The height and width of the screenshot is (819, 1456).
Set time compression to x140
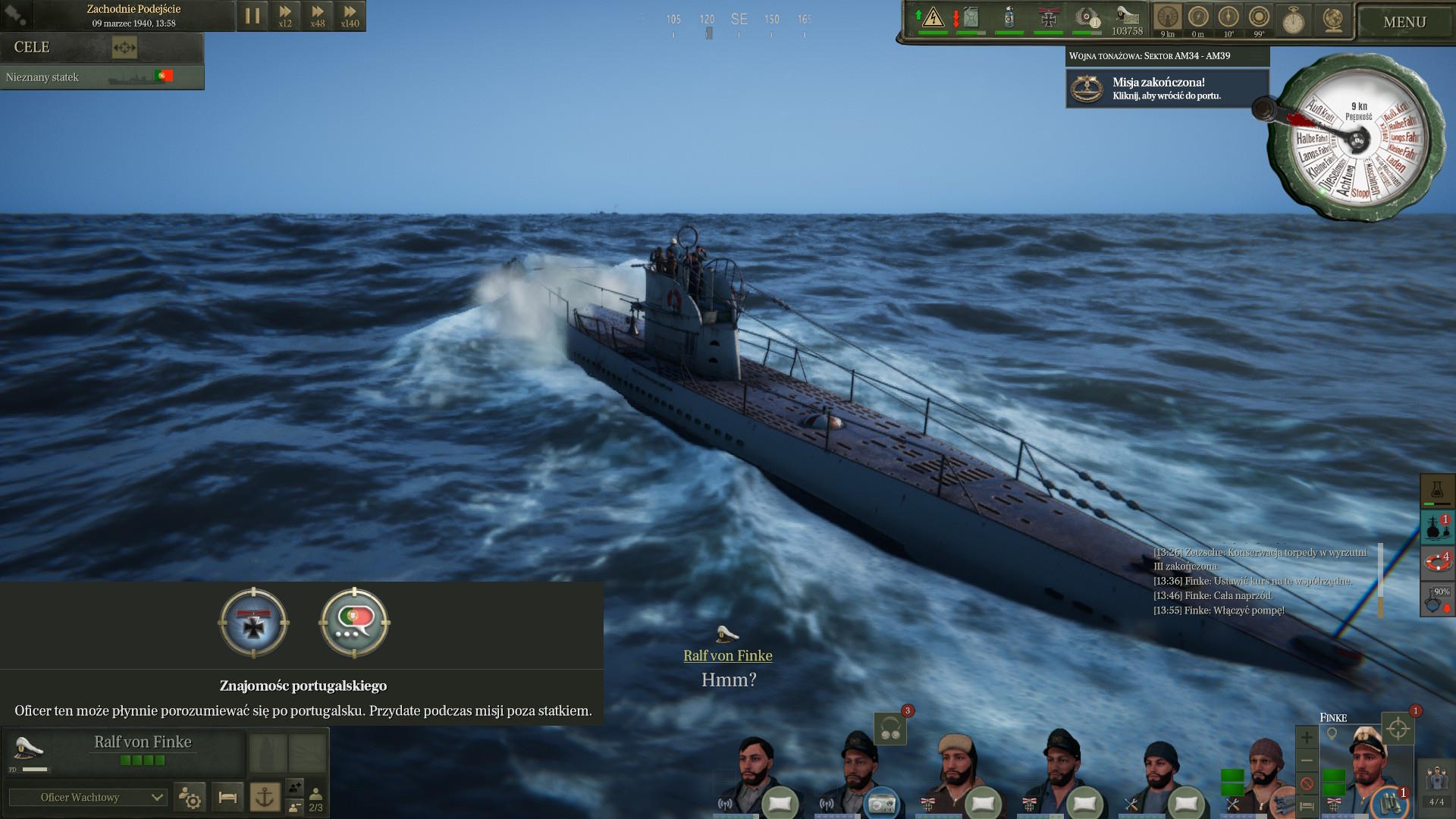pyautogui.click(x=350, y=16)
